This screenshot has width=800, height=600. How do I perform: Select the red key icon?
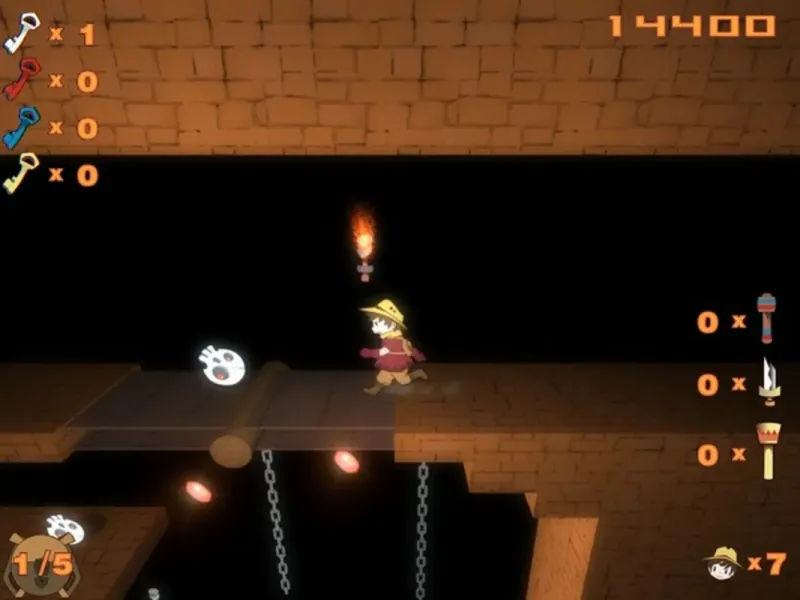point(21,79)
